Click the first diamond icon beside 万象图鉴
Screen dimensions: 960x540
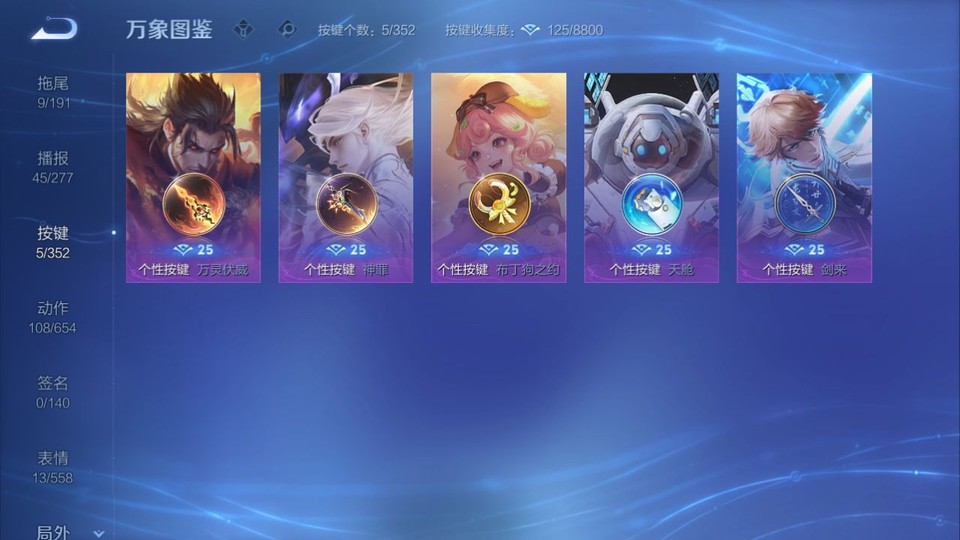(x=243, y=30)
